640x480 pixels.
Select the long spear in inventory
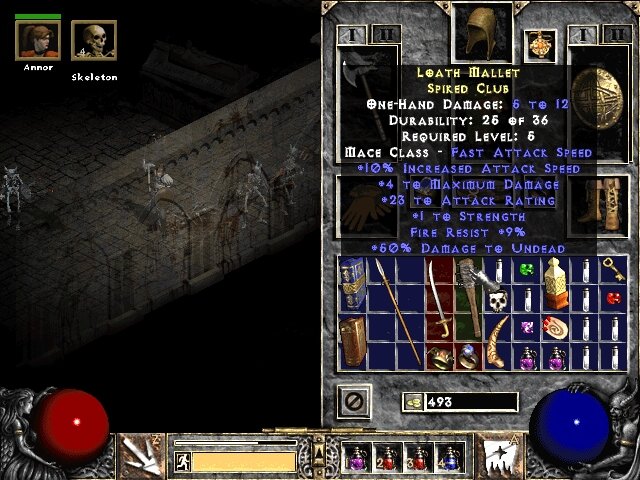[x=382, y=310]
